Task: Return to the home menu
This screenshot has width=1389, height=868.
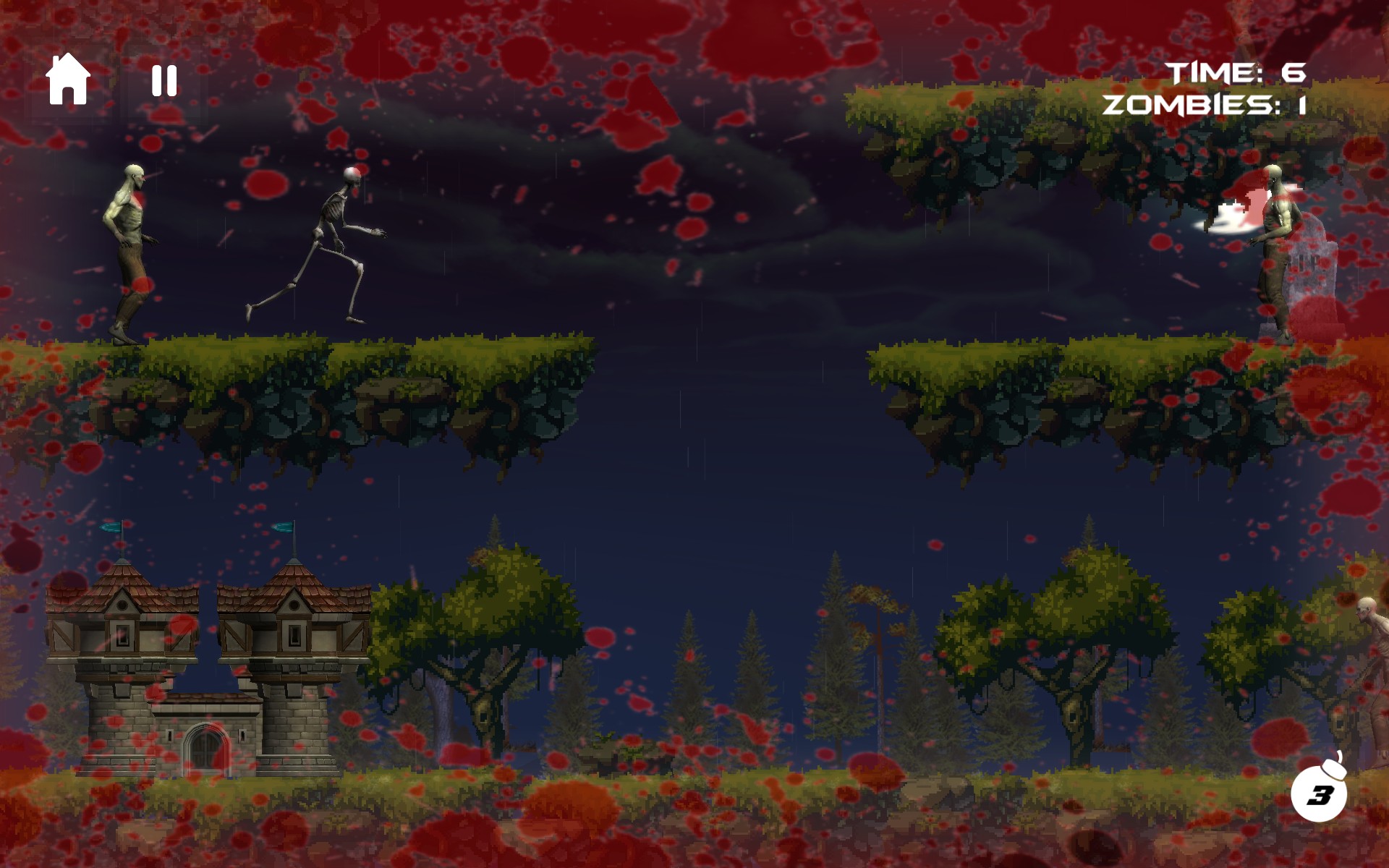Action: [x=68, y=80]
